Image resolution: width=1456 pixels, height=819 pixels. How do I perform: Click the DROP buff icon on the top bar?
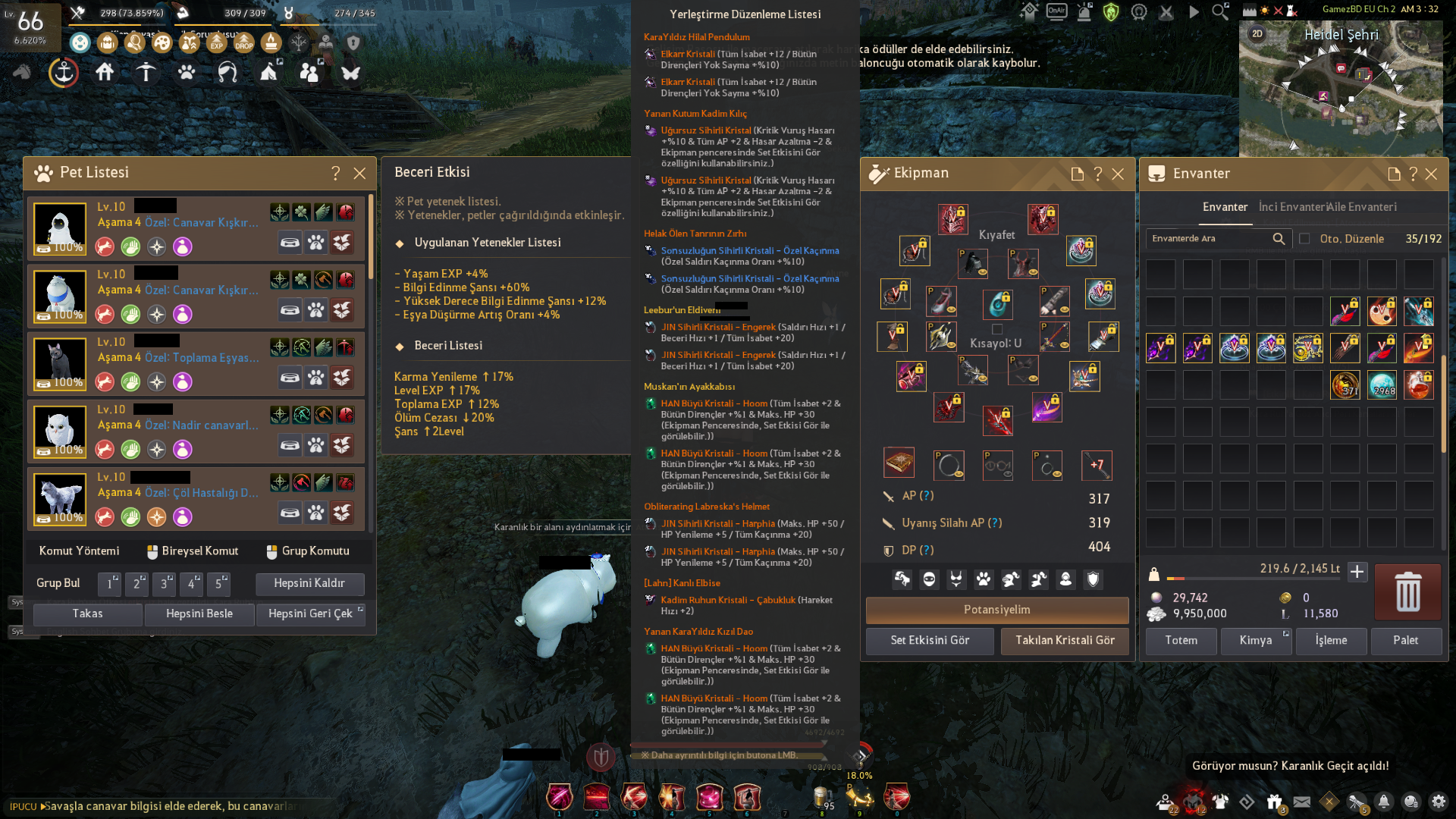pos(244,44)
